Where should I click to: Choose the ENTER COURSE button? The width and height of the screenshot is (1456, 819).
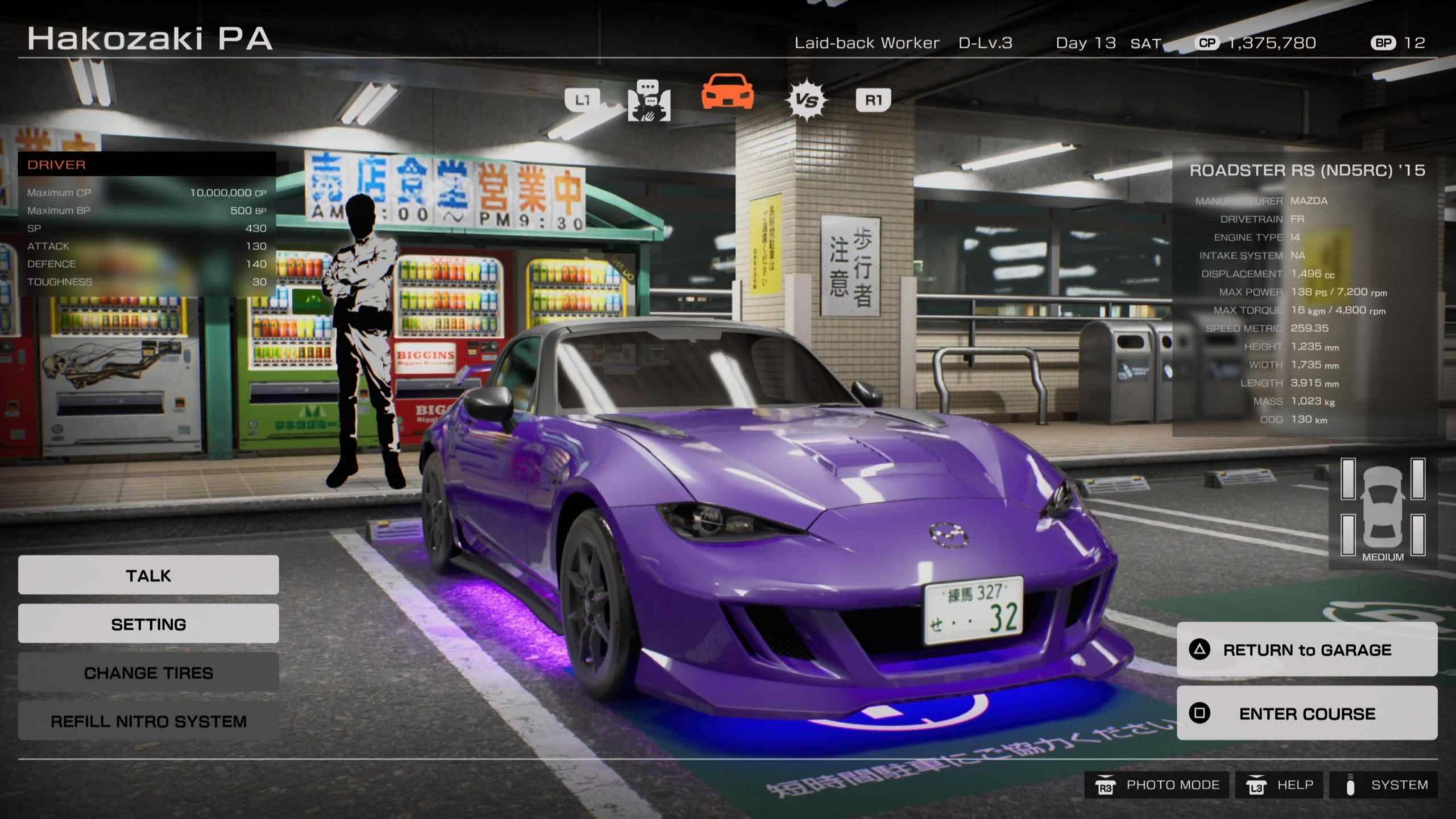coord(1306,713)
